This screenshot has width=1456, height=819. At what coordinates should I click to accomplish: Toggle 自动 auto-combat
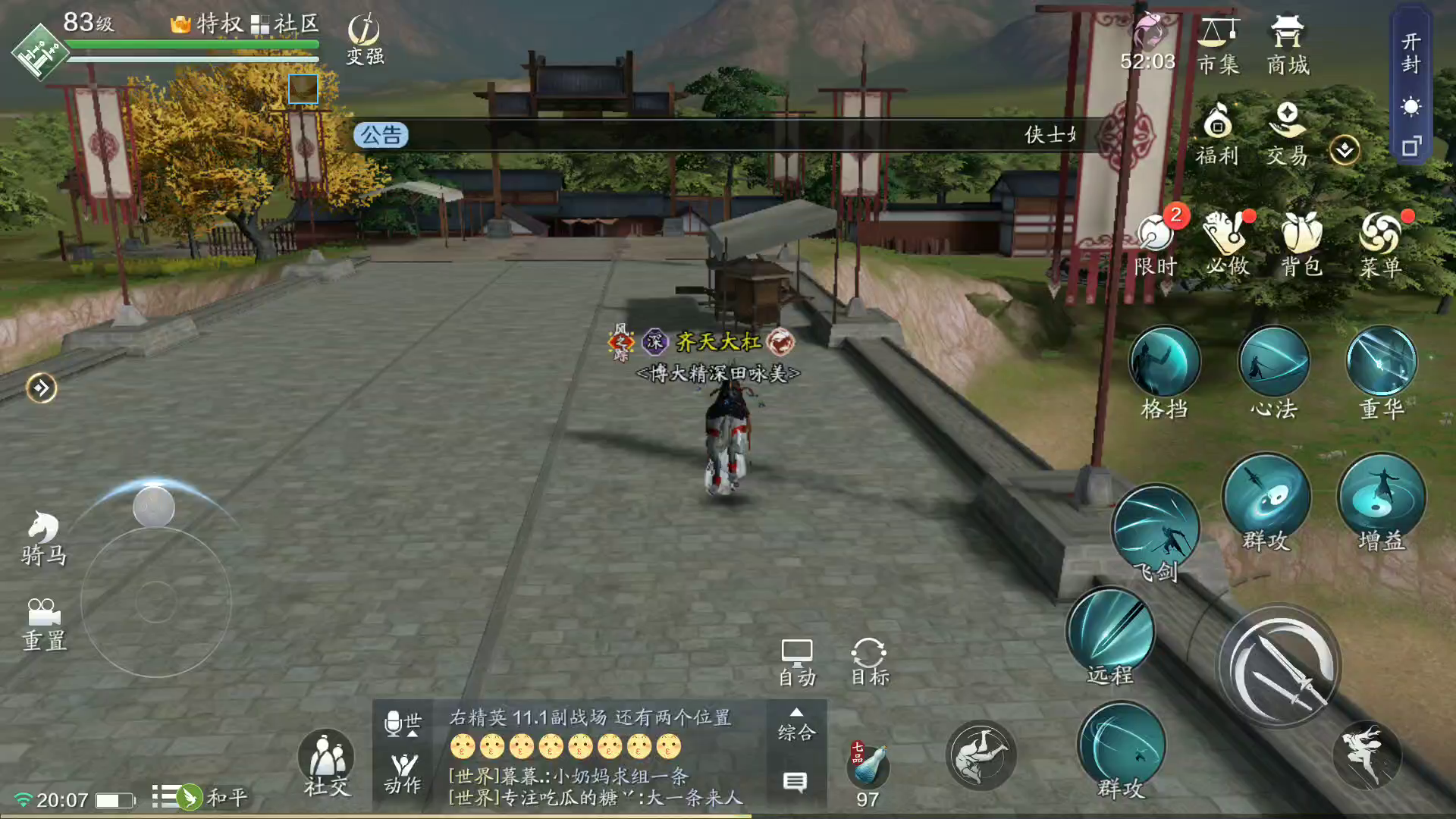click(797, 662)
